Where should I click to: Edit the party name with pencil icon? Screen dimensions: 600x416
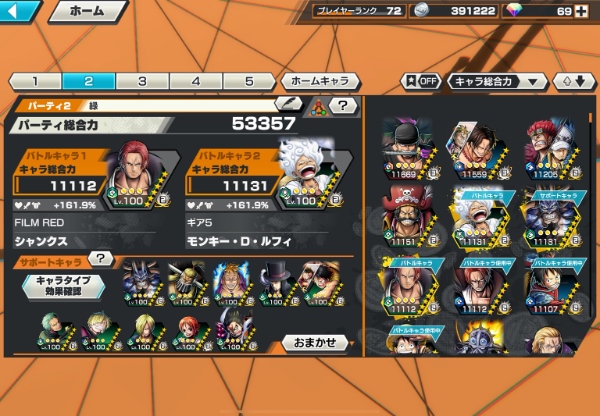point(290,104)
